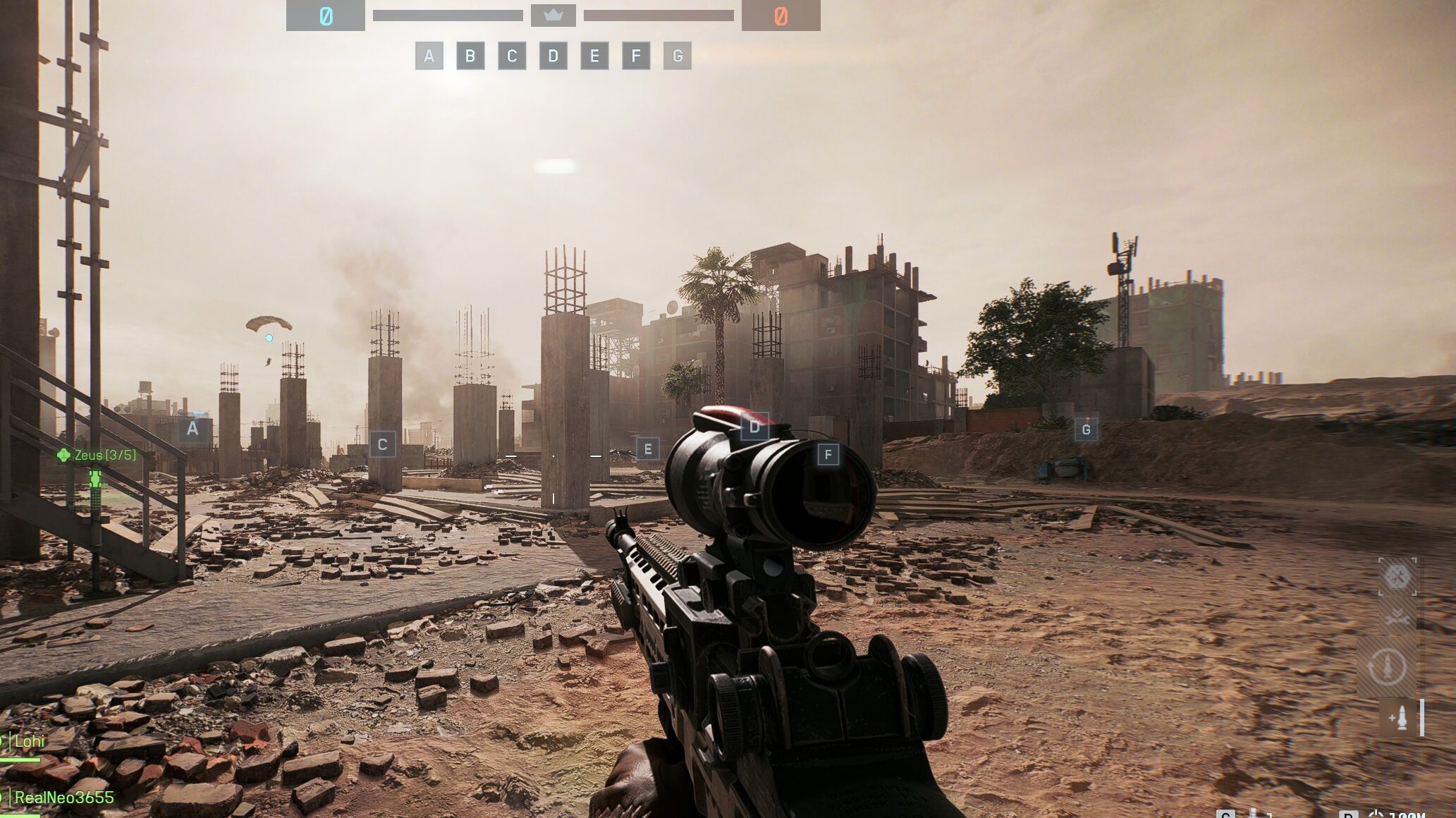
Task: Select objective B in the top capture bar
Action: click(x=470, y=56)
